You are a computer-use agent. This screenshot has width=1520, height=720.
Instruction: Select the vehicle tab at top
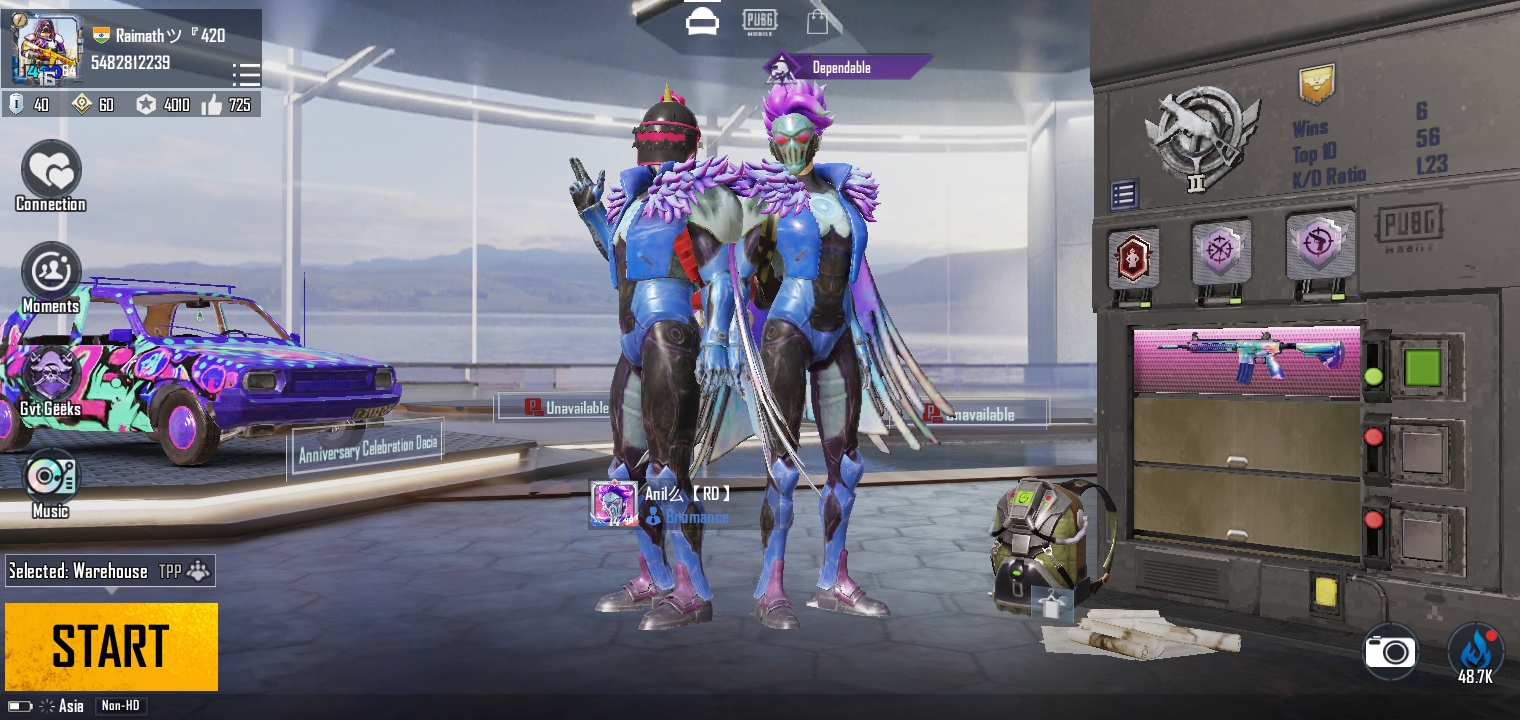(702, 21)
